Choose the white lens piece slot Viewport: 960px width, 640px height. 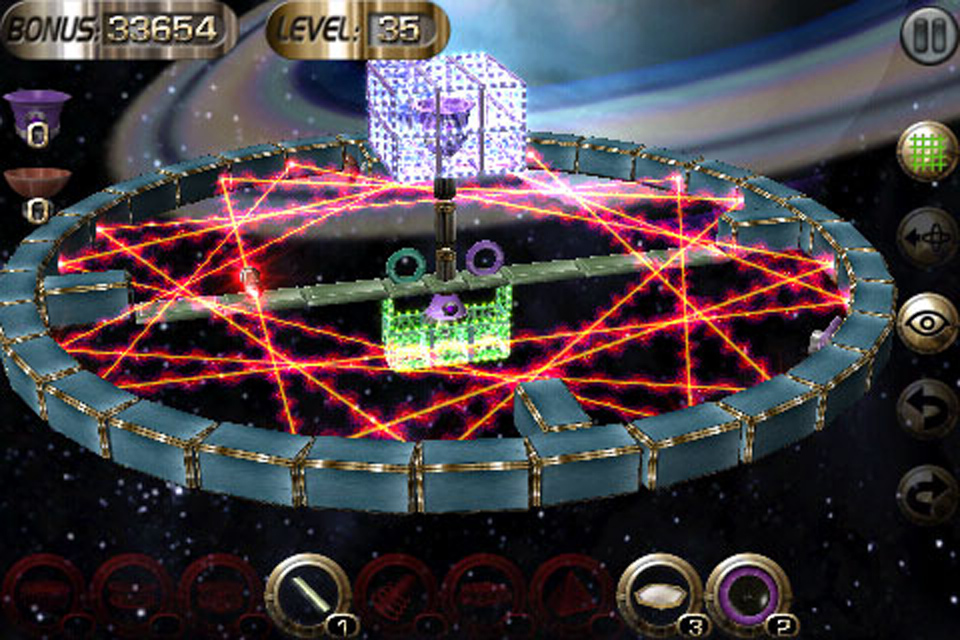[660, 594]
